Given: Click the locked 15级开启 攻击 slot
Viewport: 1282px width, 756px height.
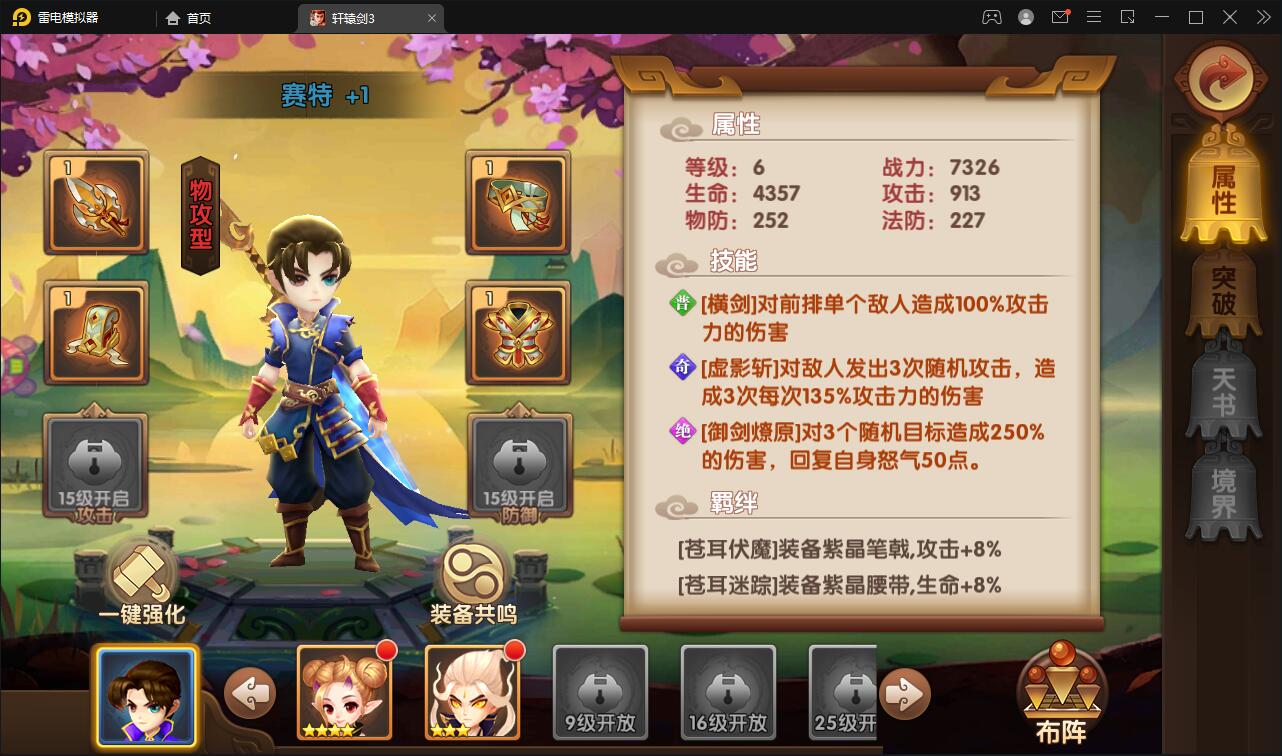Looking at the screenshot, I should [95, 465].
